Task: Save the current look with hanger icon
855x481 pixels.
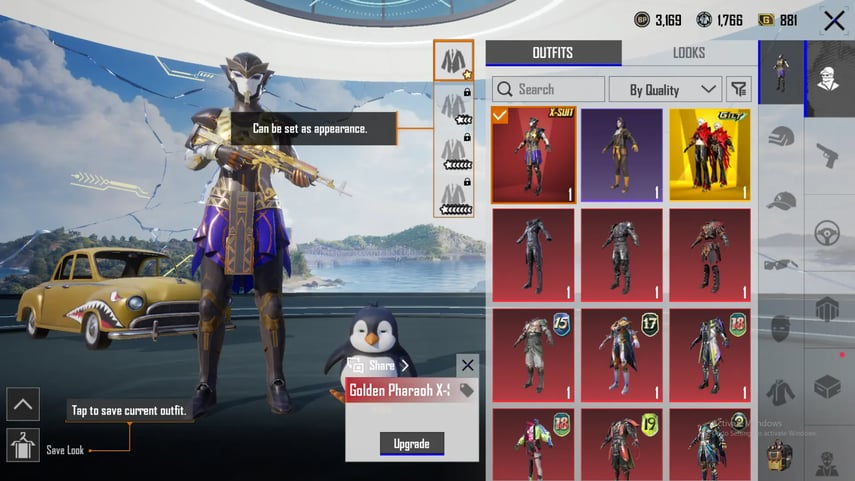Action: point(22,444)
